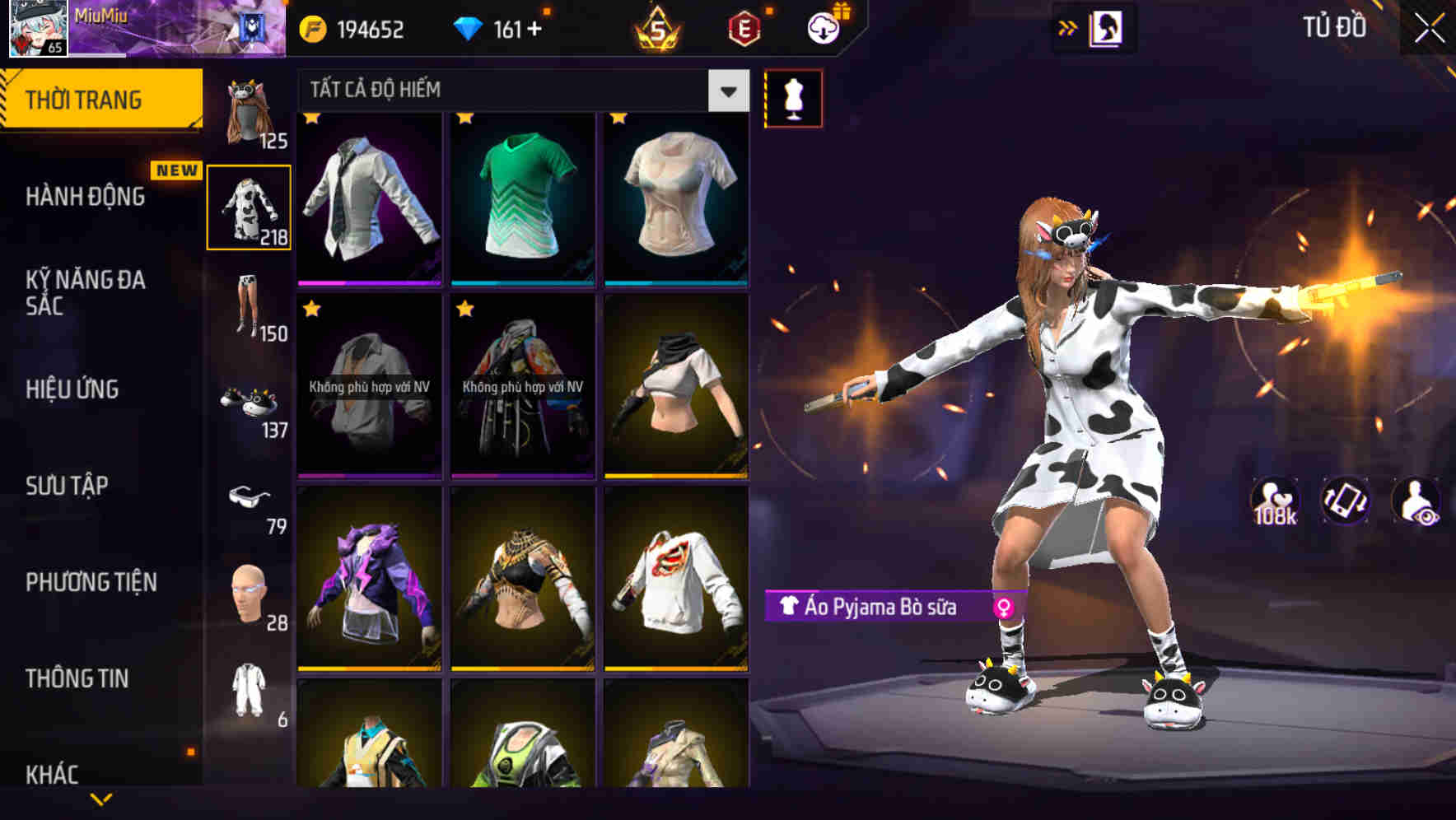Open the head accessories category showing 28

click(x=249, y=595)
